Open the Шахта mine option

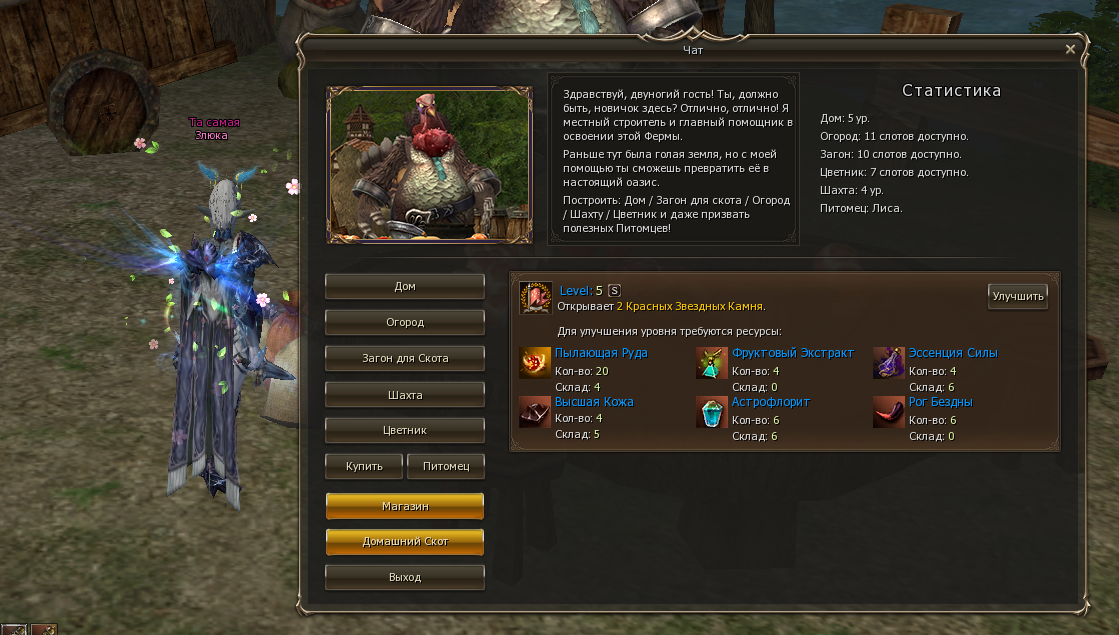coord(405,394)
